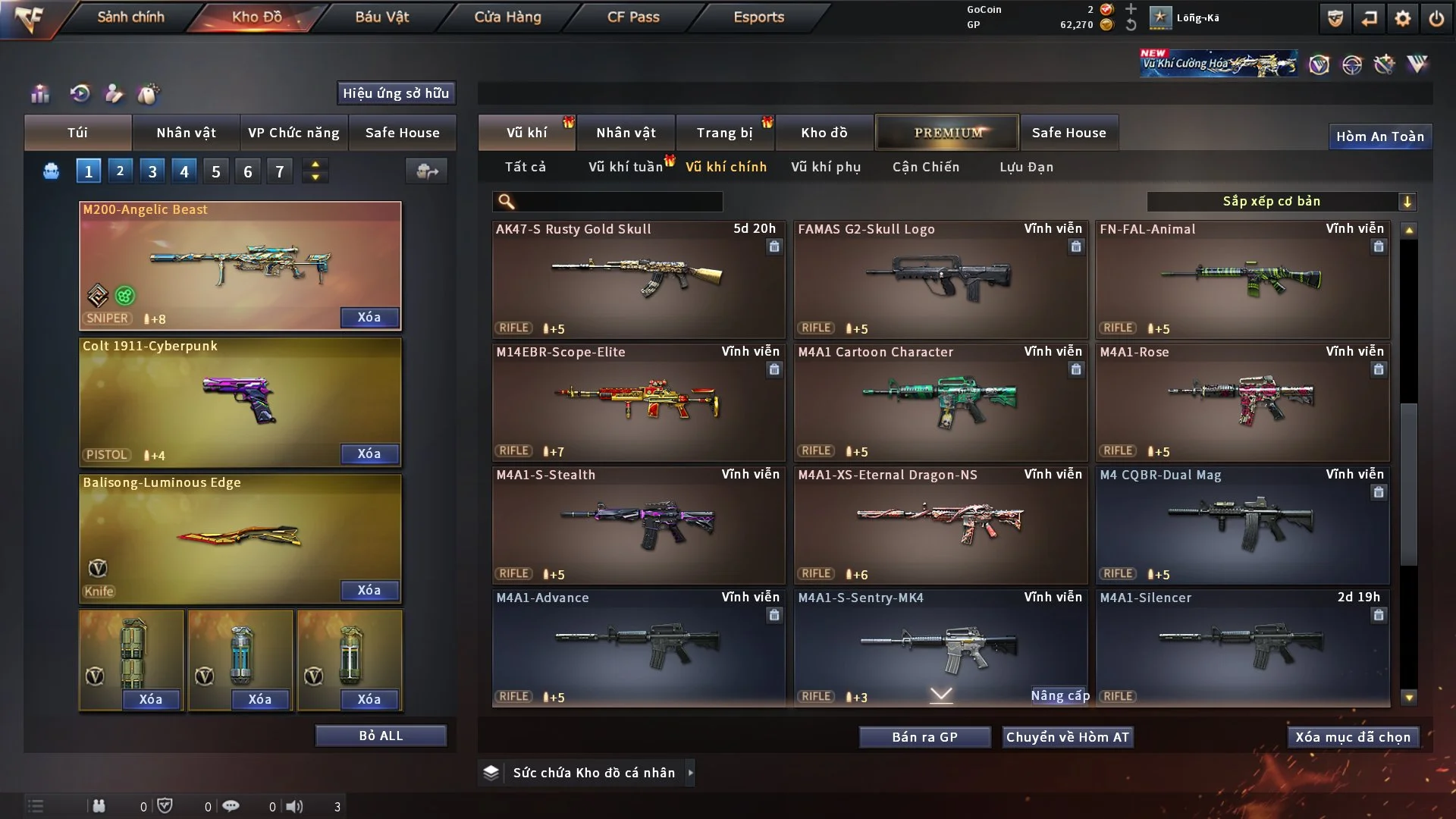Screen dimensions: 1456x819
Task: Click the Bỏ ALL button
Action: (x=381, y=736)
